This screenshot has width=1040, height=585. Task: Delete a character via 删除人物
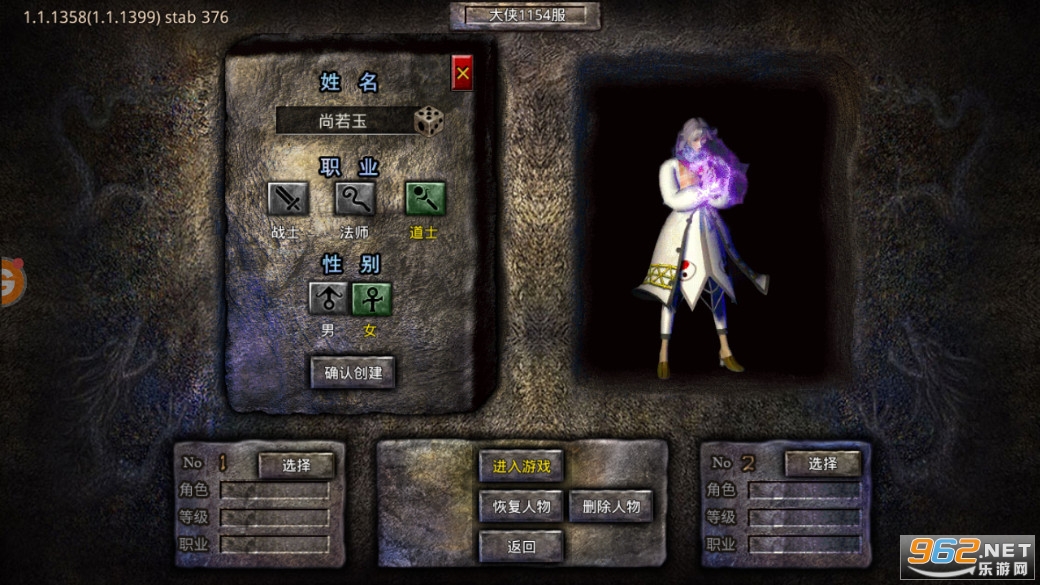(x=611, y=506)
